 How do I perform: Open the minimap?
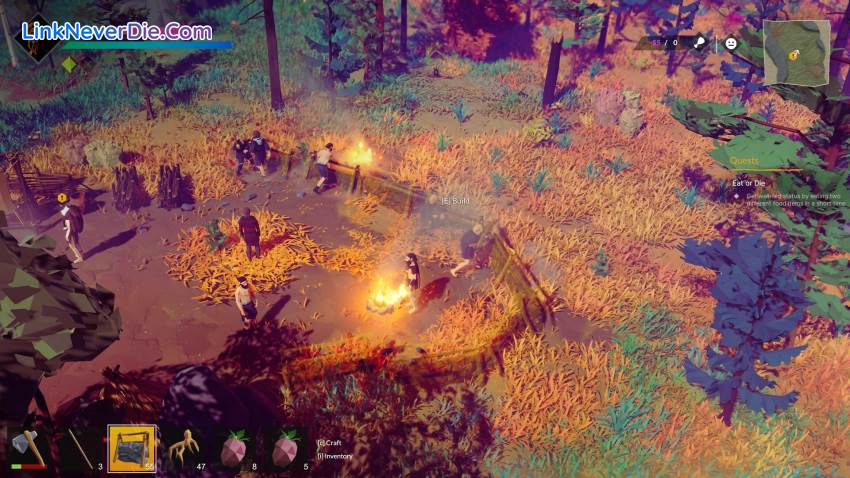tap(796, 52)
